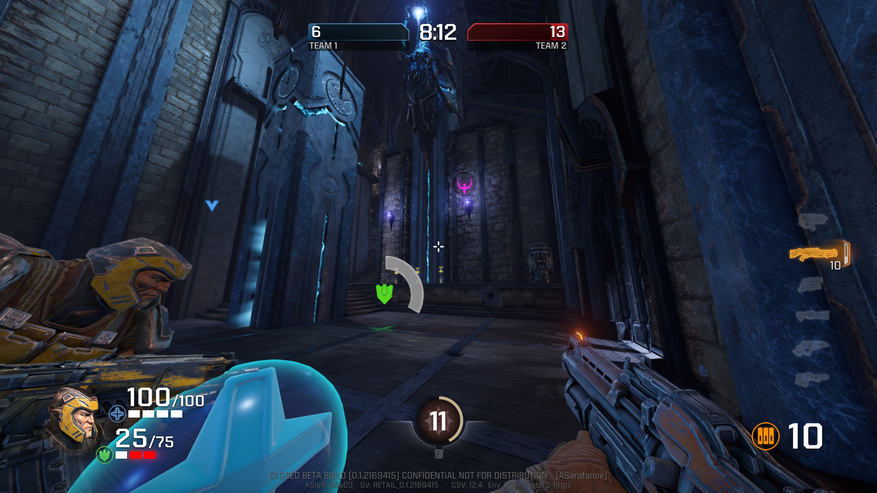Click the blue teammate arrow marker

tap(211, 205)
